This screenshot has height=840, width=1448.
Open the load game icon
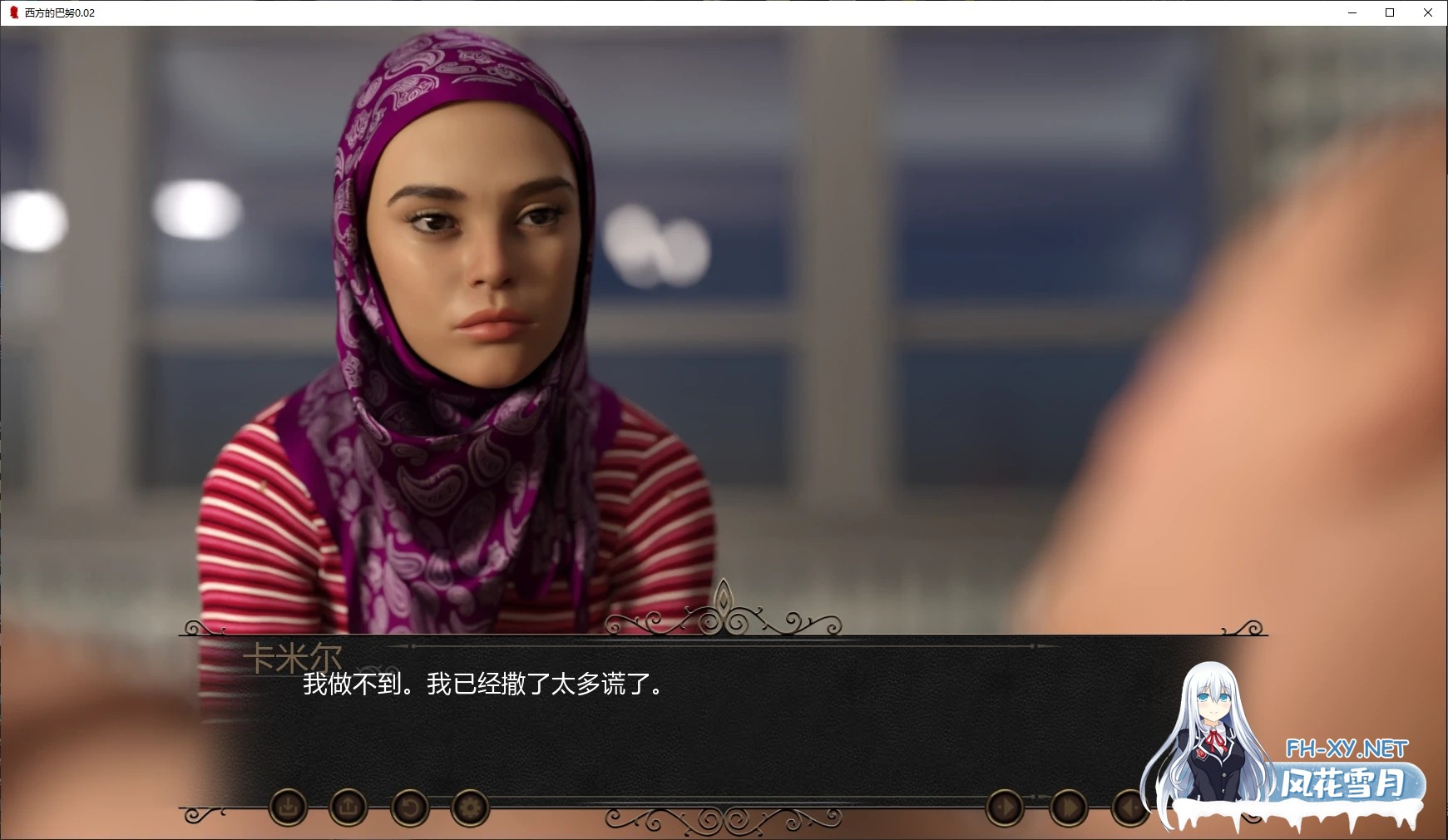point(349,807)
